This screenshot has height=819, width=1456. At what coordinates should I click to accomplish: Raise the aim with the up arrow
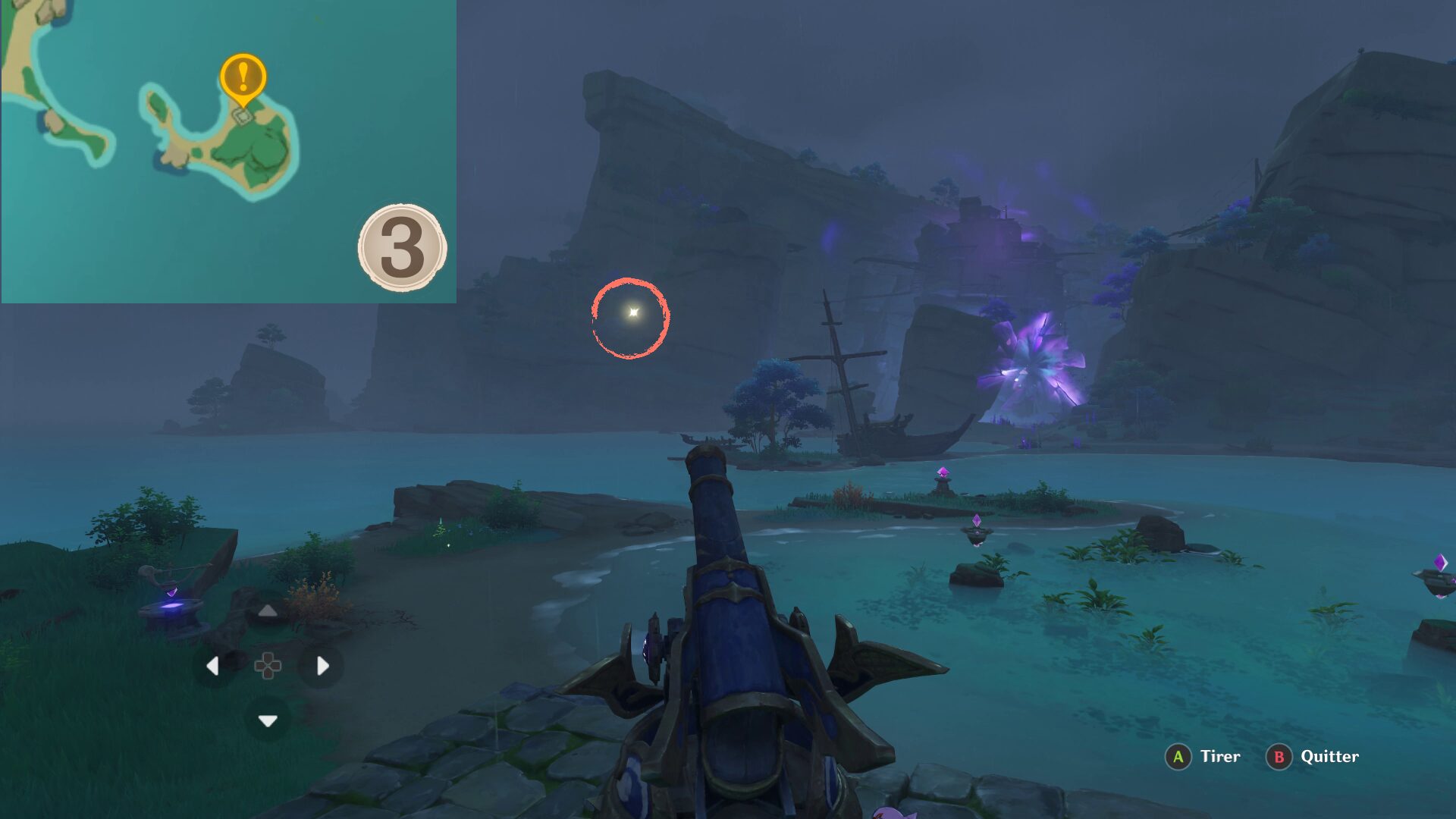coord(268,611)
